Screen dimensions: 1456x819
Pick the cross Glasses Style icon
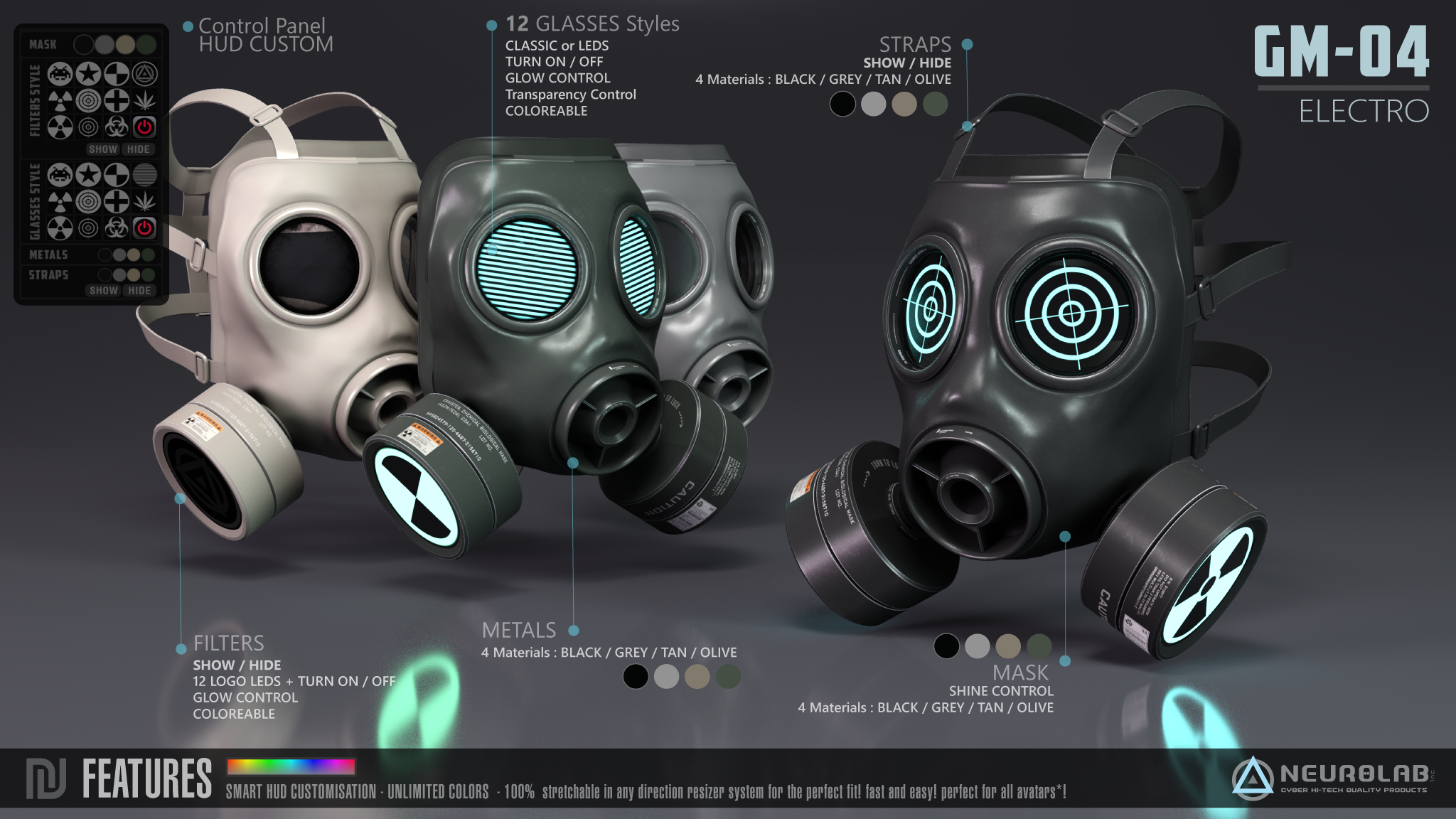click(x=117, y=201)
